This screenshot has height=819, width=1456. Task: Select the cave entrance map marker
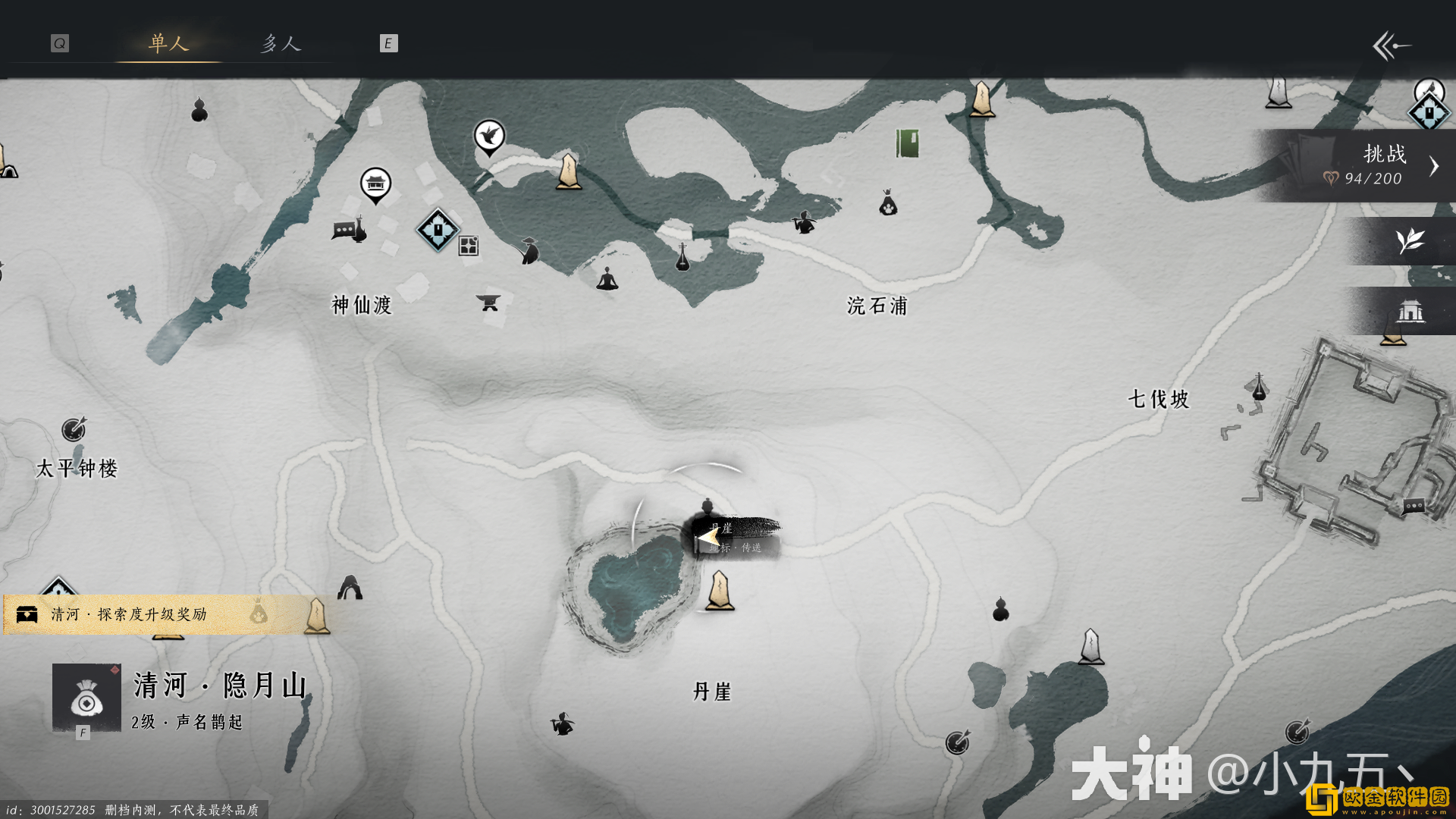coord(350,588)
